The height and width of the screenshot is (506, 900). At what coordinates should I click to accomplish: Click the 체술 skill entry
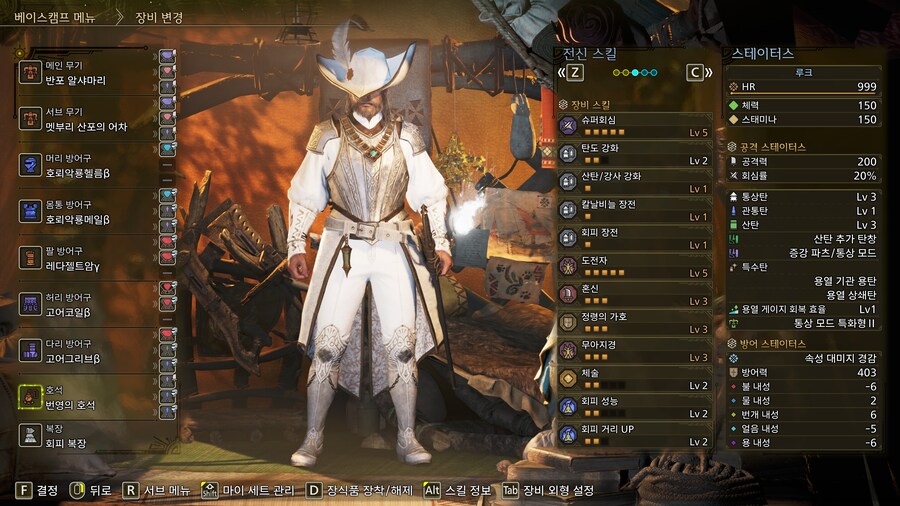coord(634,378)
